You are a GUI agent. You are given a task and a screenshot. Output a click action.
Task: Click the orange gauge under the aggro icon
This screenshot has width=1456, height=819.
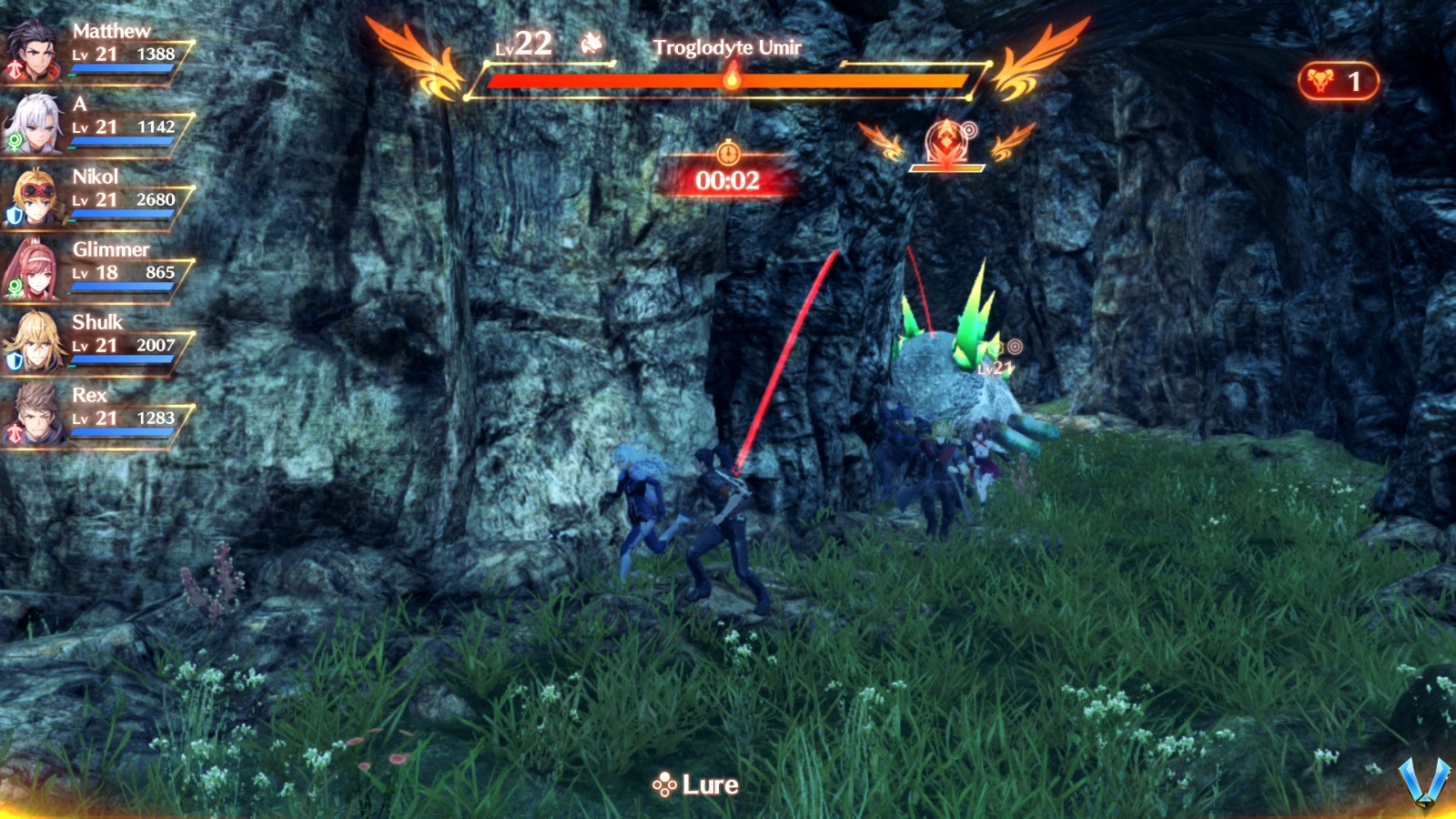(948, 167)
